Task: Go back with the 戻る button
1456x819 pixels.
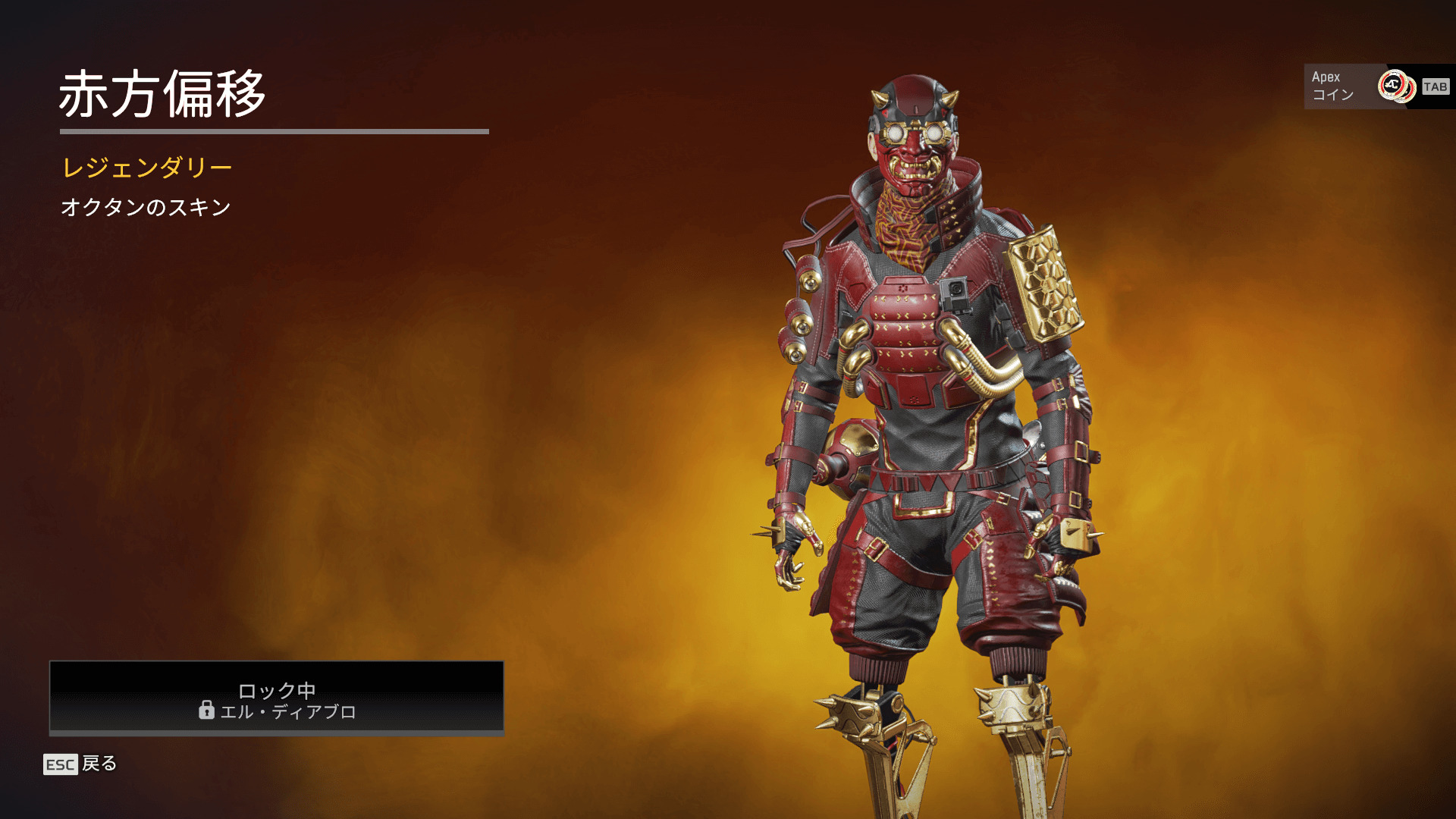Action: tap(81, 764)
